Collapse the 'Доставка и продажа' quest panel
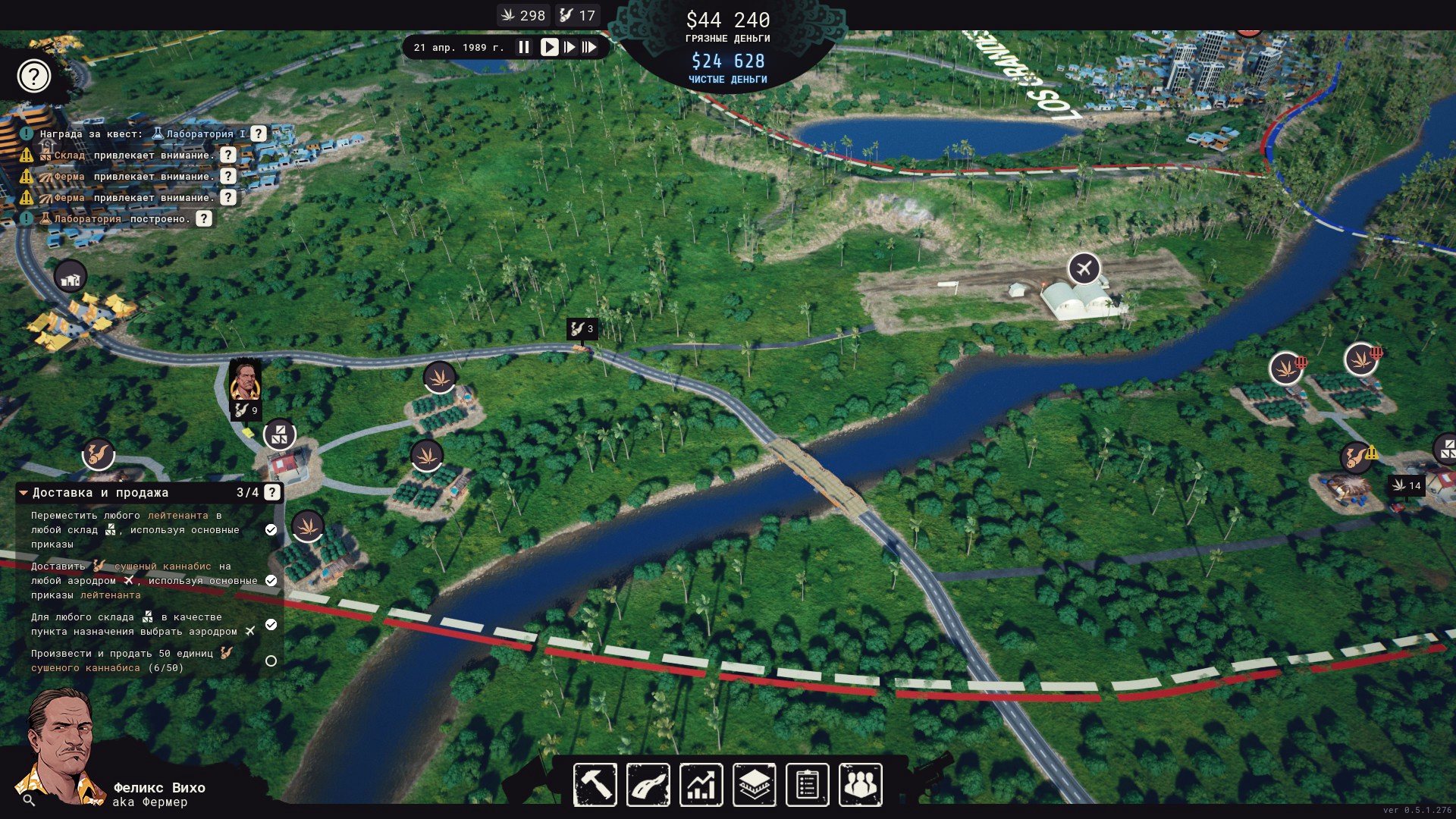The height and width of the screenshot is (819, 1456). 24,493
